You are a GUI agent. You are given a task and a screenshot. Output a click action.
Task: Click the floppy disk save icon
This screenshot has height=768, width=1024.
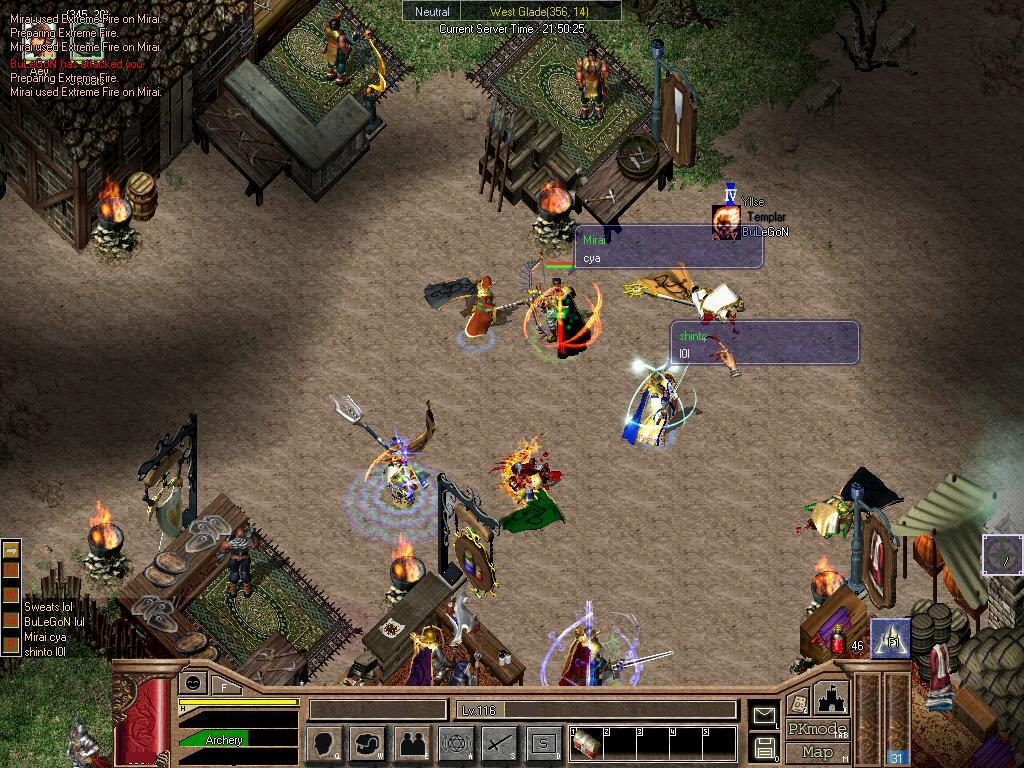pos(764,746)
